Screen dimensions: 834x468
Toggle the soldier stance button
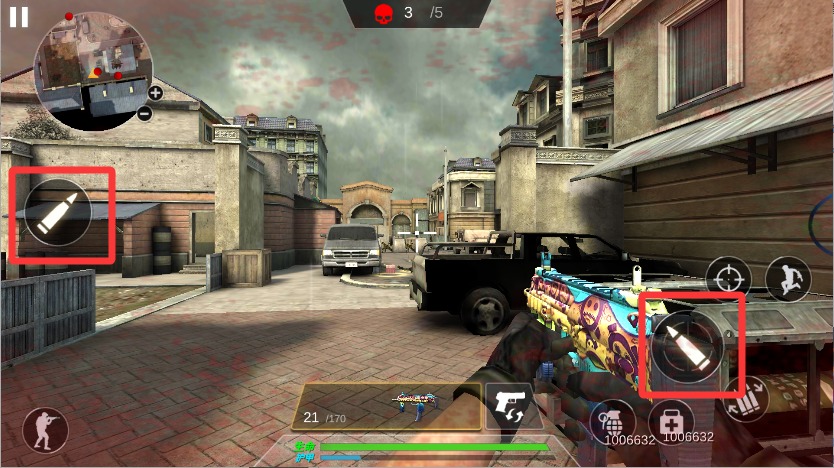[45, 430]
